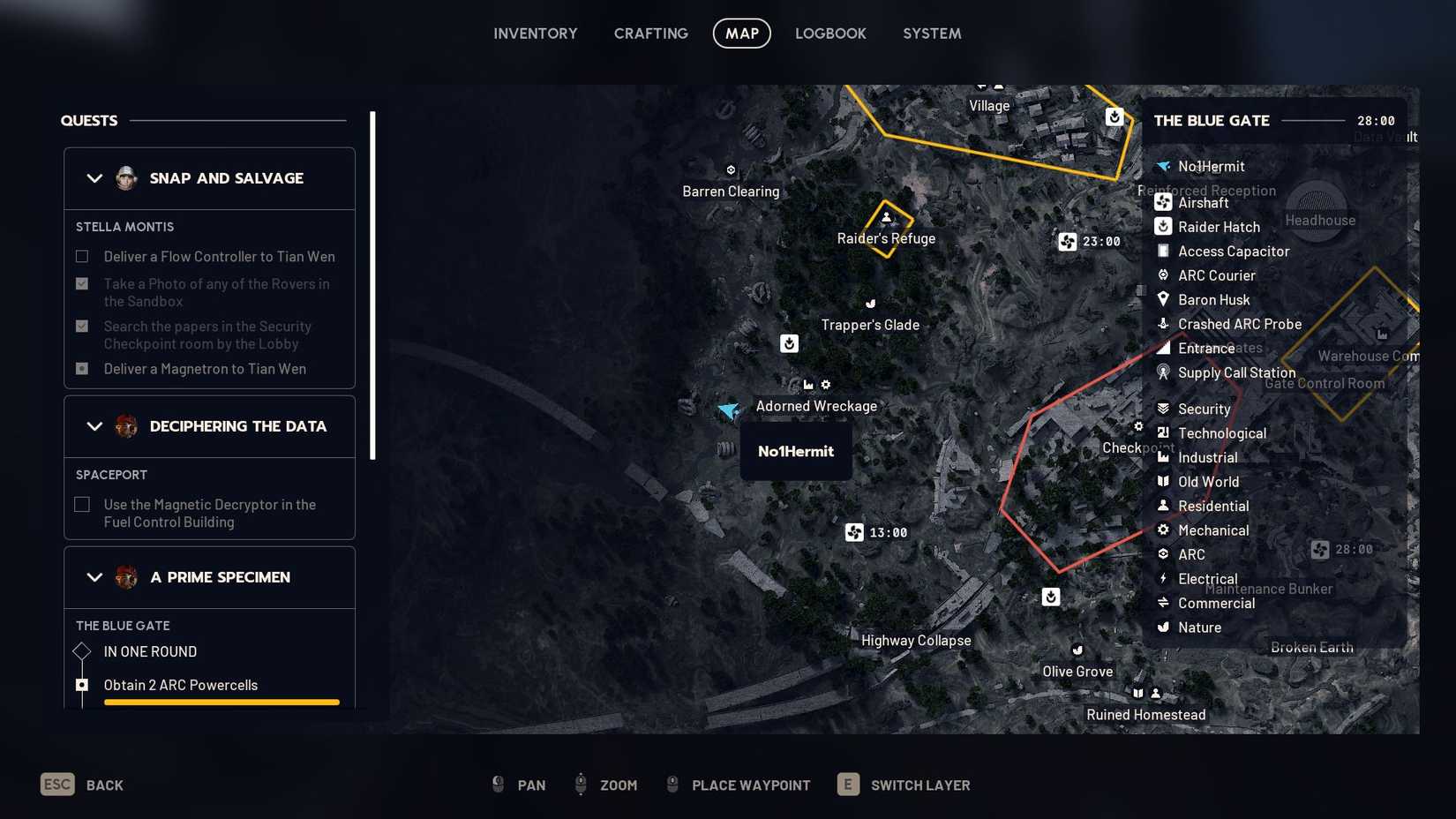Screen dimensions: 1456x819
Task: Collapse the Deciphering the Data quest
Action: (x=95, y=425)
